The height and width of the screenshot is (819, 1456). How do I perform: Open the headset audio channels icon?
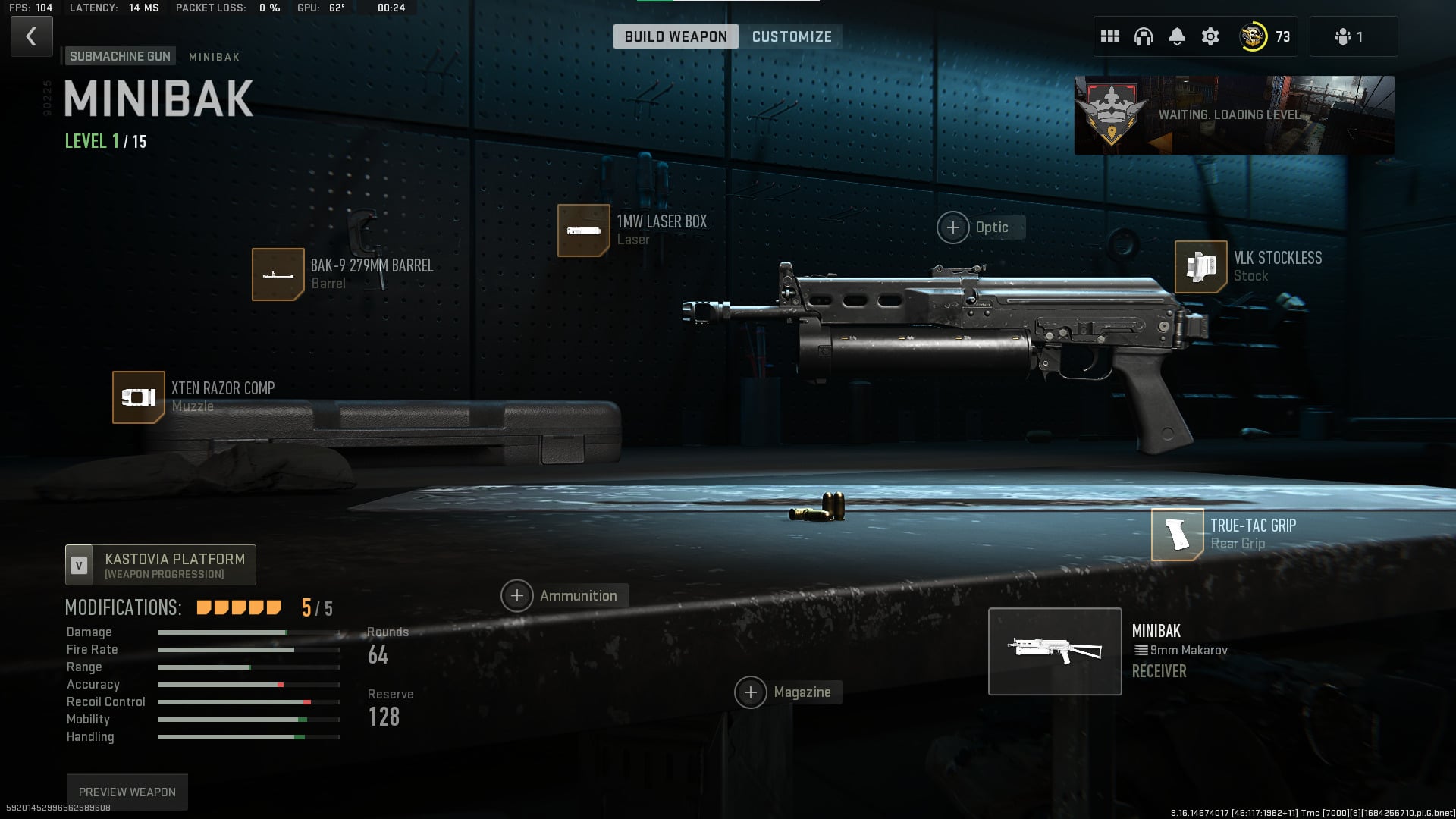click(1144, 36)
